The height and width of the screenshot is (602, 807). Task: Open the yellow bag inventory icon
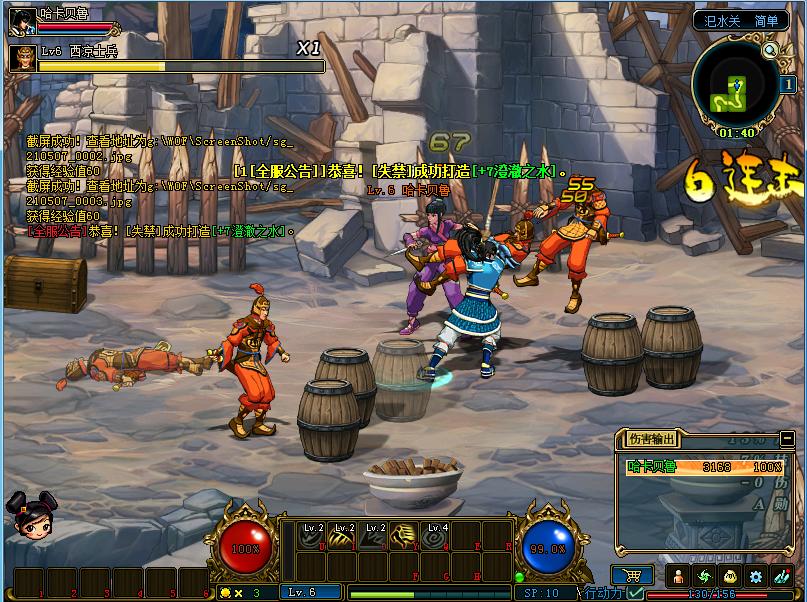(x=730, y=576)
